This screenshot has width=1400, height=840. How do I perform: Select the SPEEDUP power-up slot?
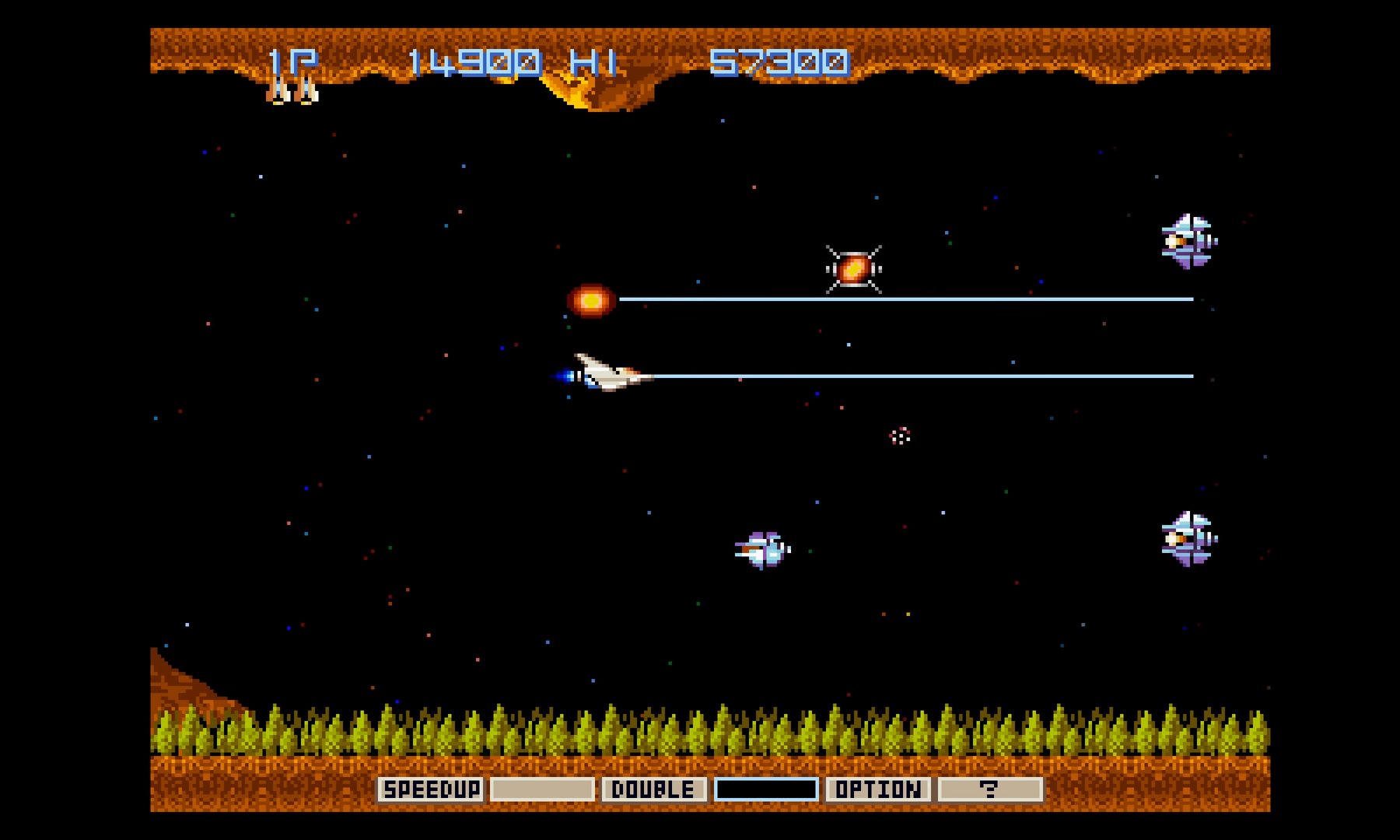pyautogui.click(x=431, y=789)
